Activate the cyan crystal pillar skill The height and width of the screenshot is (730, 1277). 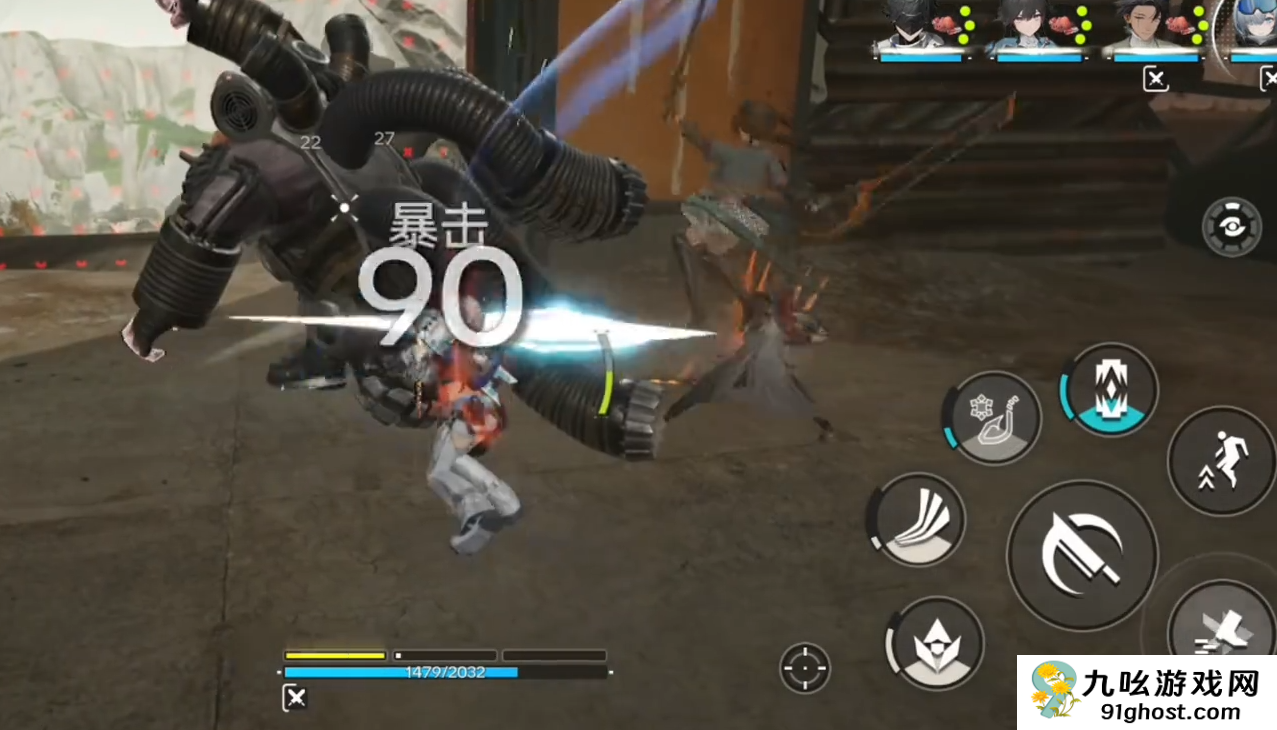pyautogui.click(x=1108, y=389)
